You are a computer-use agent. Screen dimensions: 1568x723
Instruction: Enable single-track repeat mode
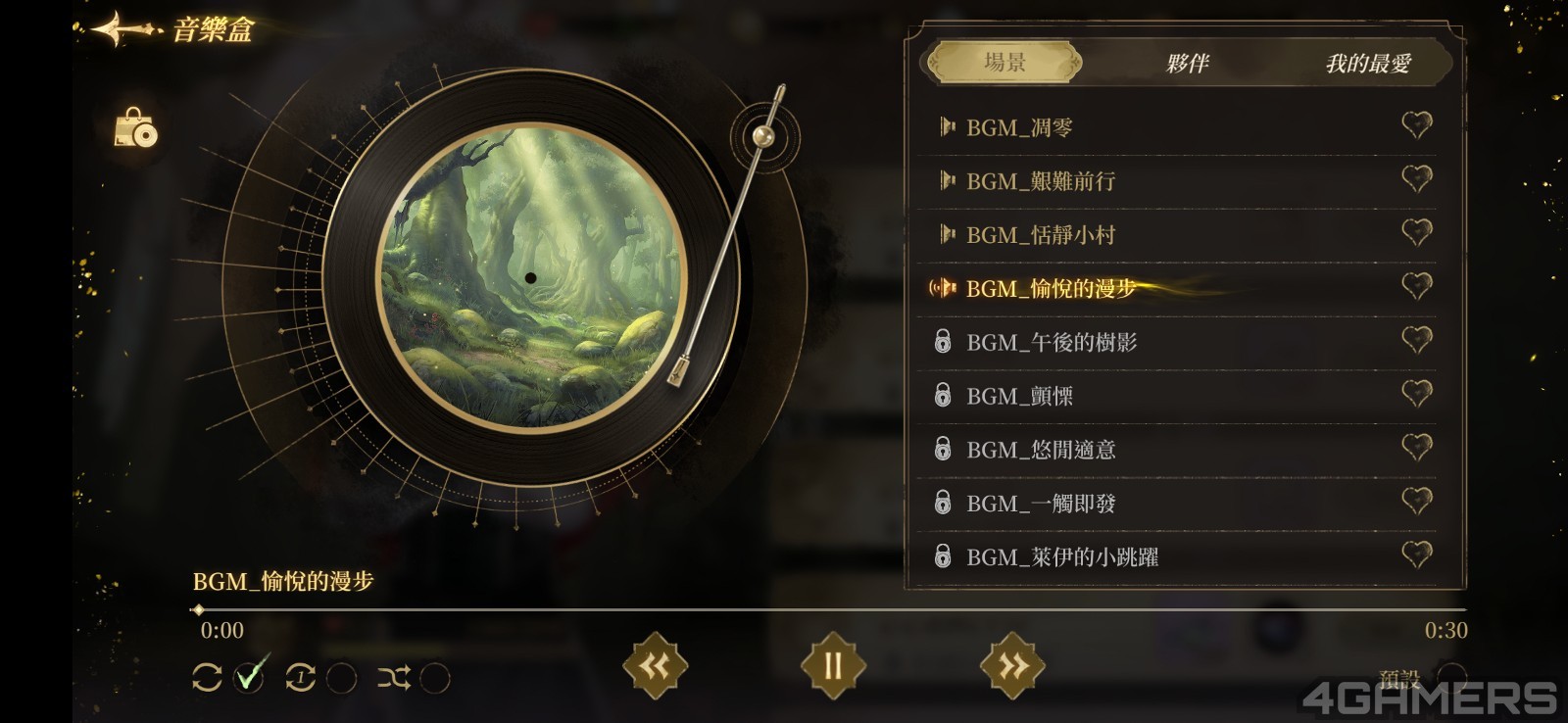coord(340,678)
